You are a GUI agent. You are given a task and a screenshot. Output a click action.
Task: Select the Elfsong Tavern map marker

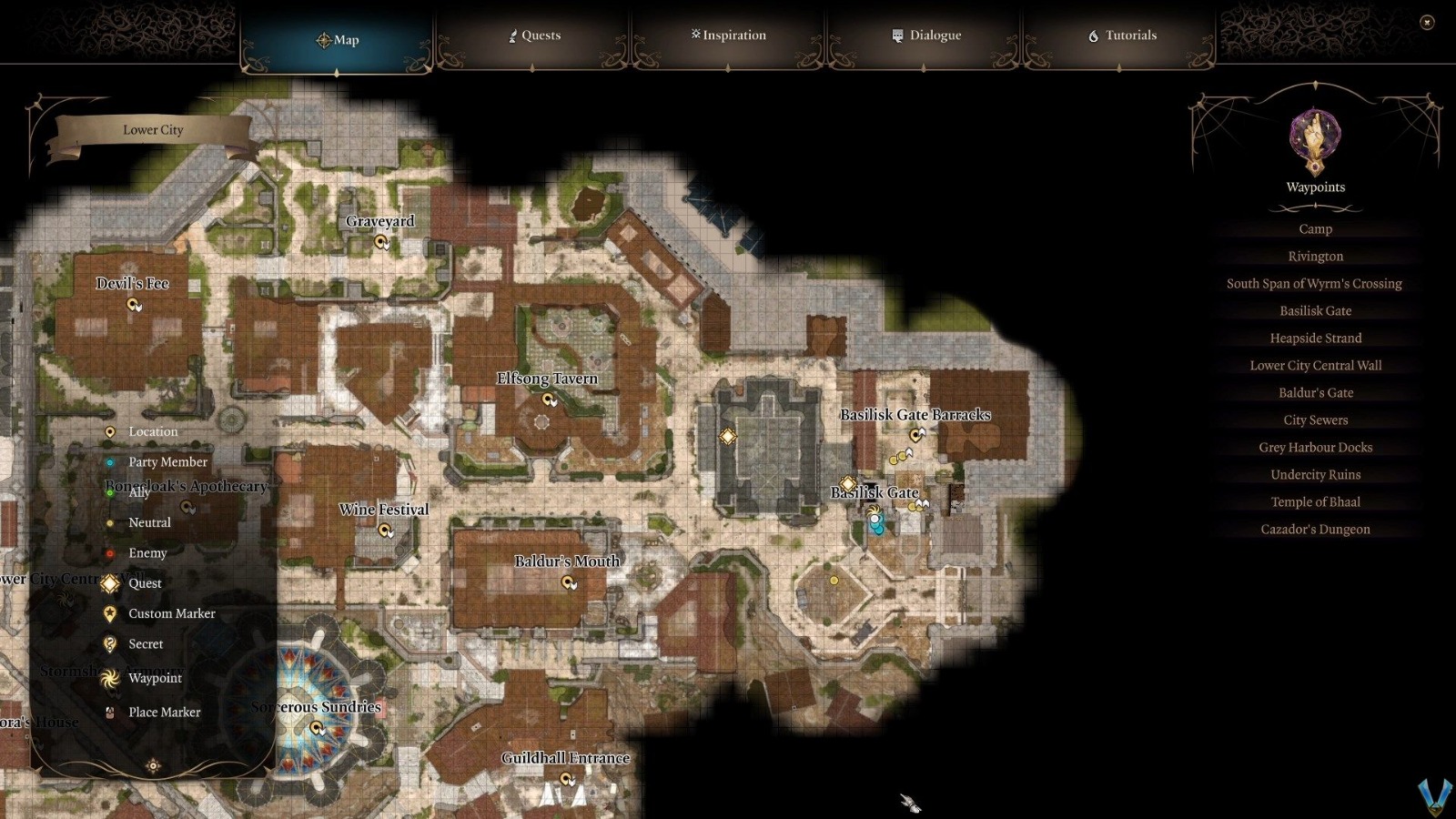point(546,397)
